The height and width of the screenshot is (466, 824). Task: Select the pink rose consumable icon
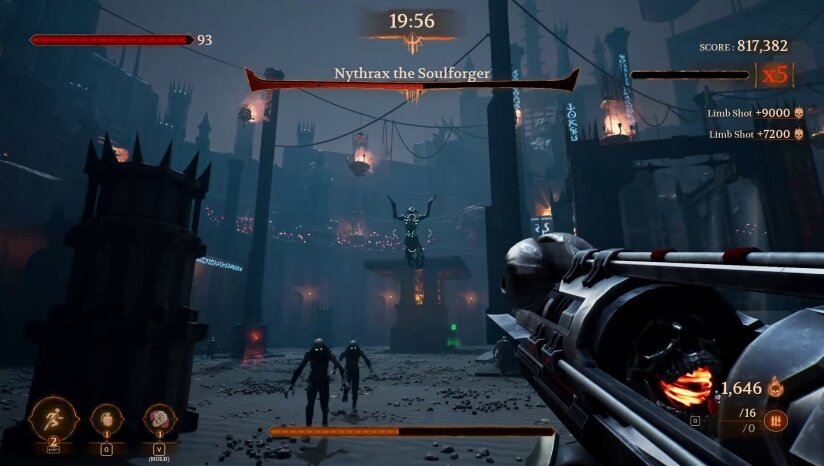click(x=160, y=419)
